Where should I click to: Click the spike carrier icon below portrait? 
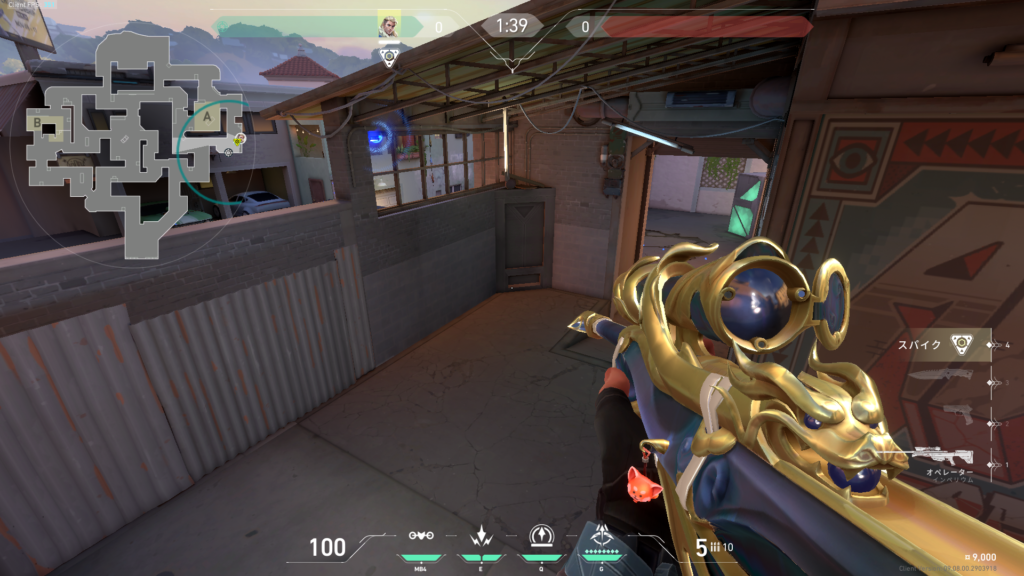coord(389,57)
